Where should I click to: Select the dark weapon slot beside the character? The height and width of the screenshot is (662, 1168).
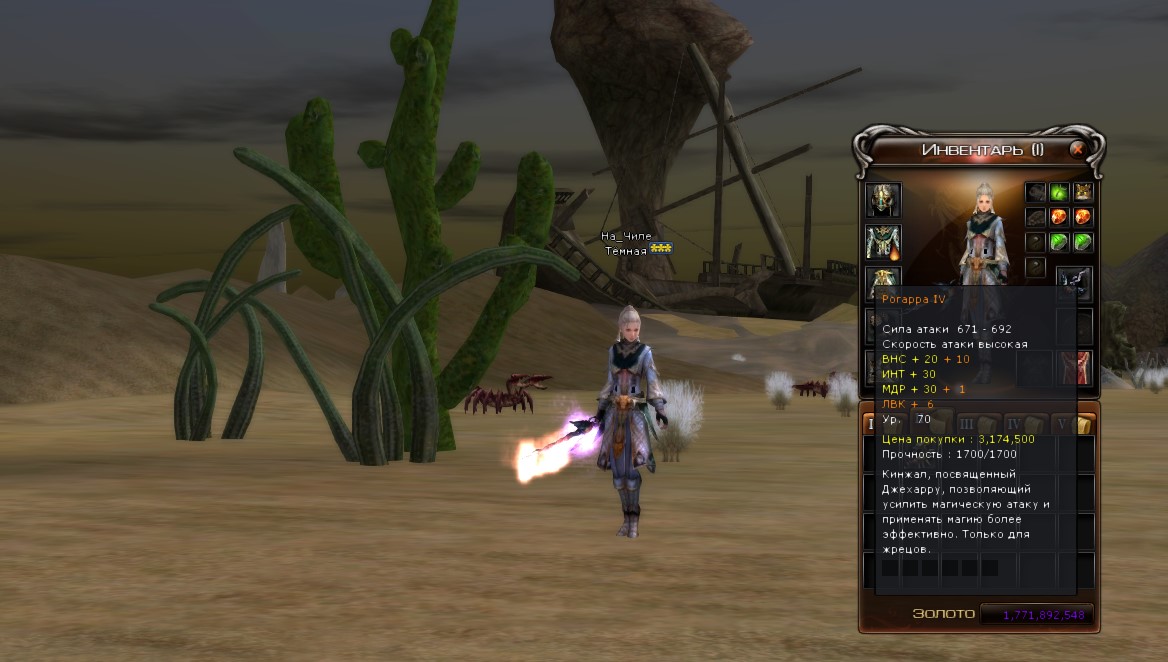[x=1075, y=282]
